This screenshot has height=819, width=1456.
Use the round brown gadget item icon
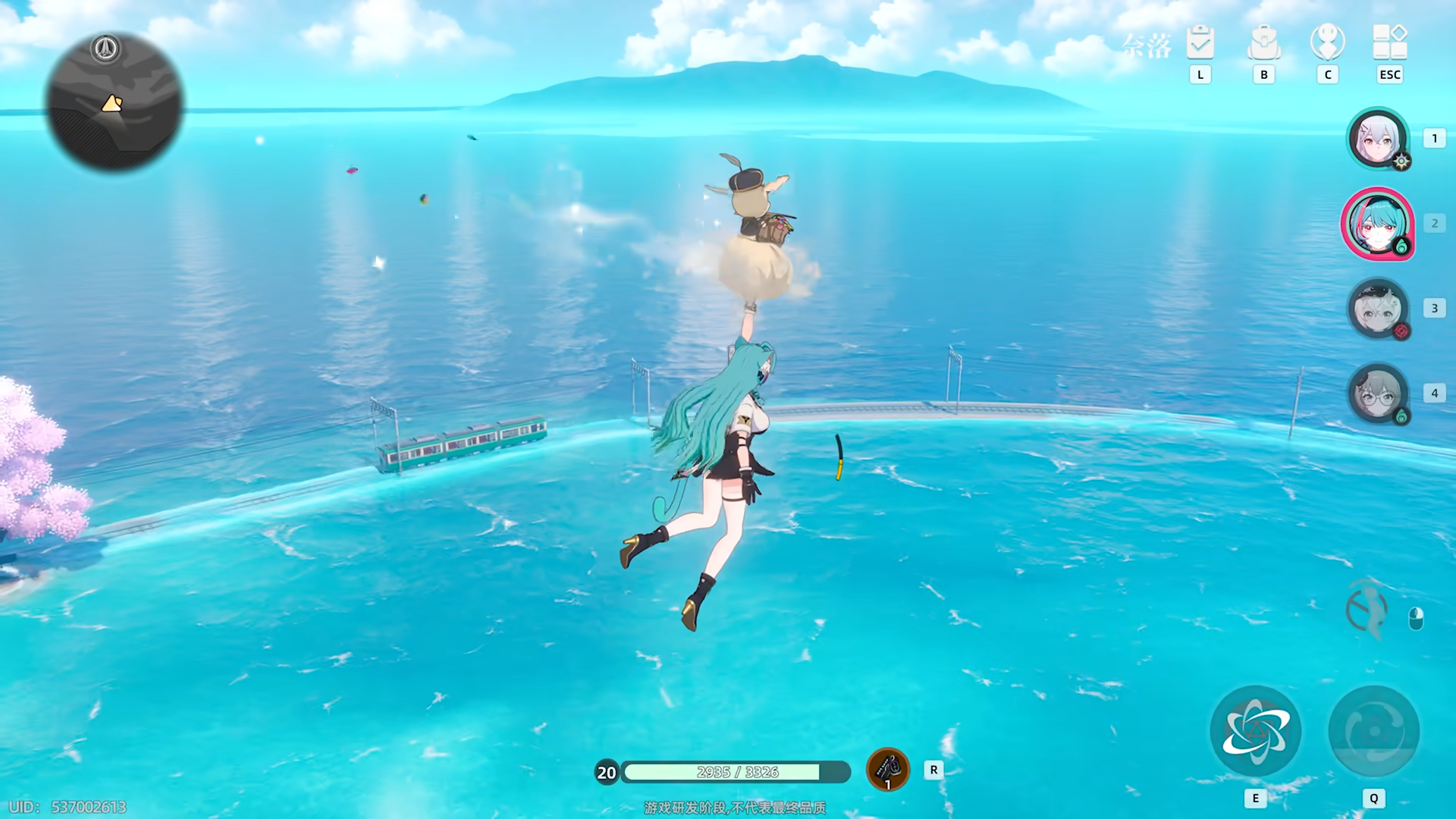887,770
